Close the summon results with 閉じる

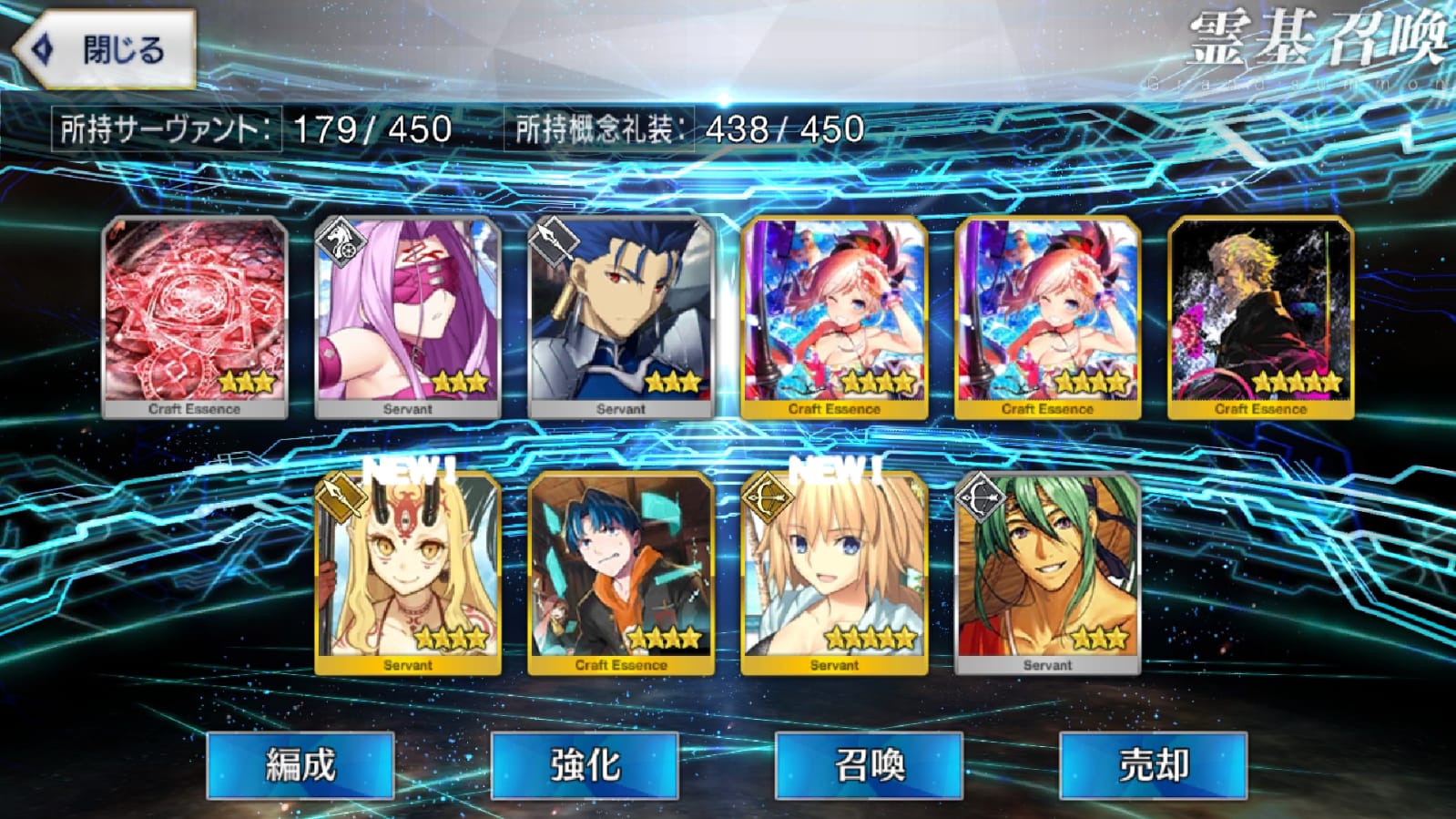click(x=107, y=50)
